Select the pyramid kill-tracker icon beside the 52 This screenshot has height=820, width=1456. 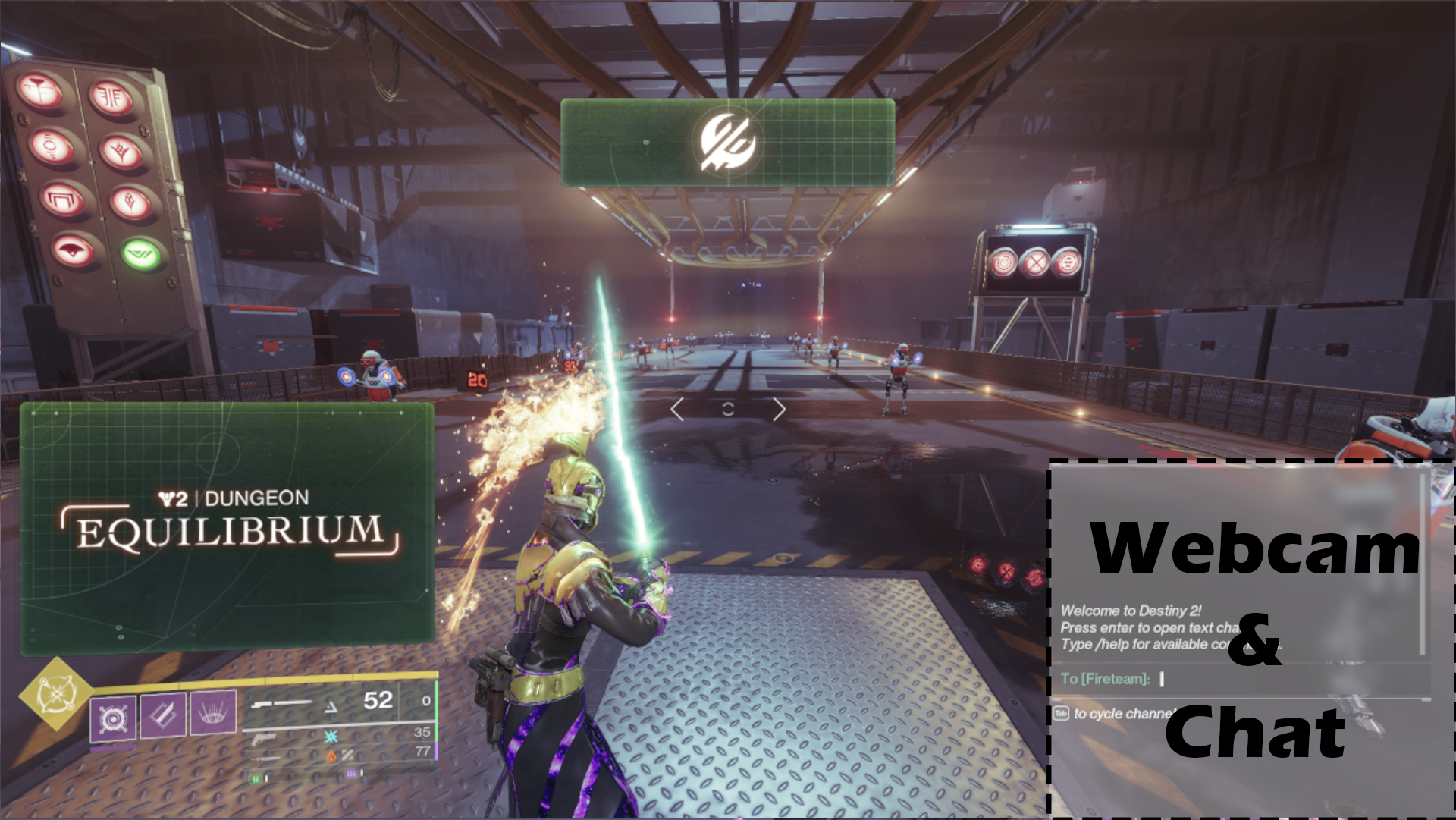(x=331, y=705)
